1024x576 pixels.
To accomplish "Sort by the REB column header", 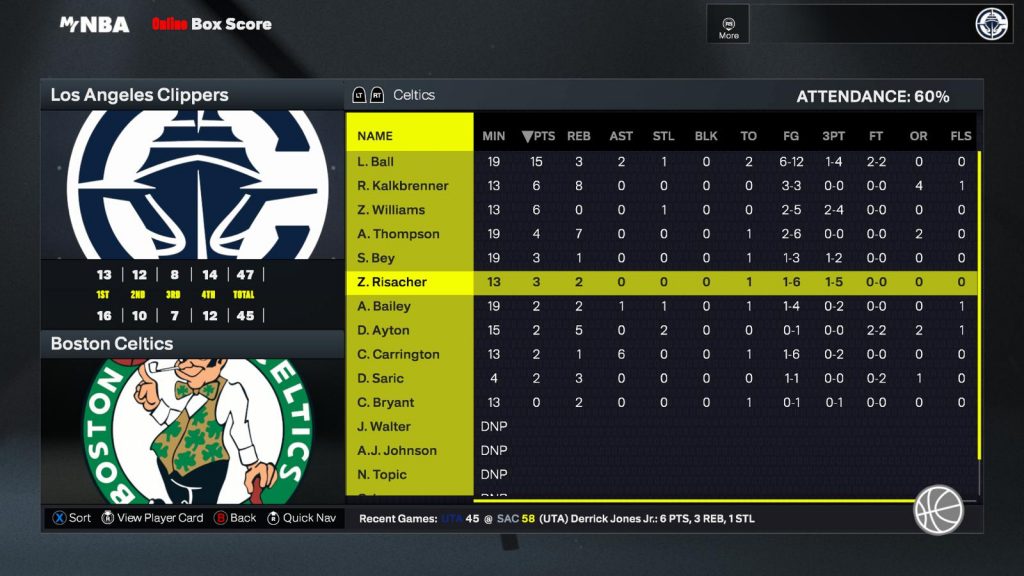I will click(579, 136).
